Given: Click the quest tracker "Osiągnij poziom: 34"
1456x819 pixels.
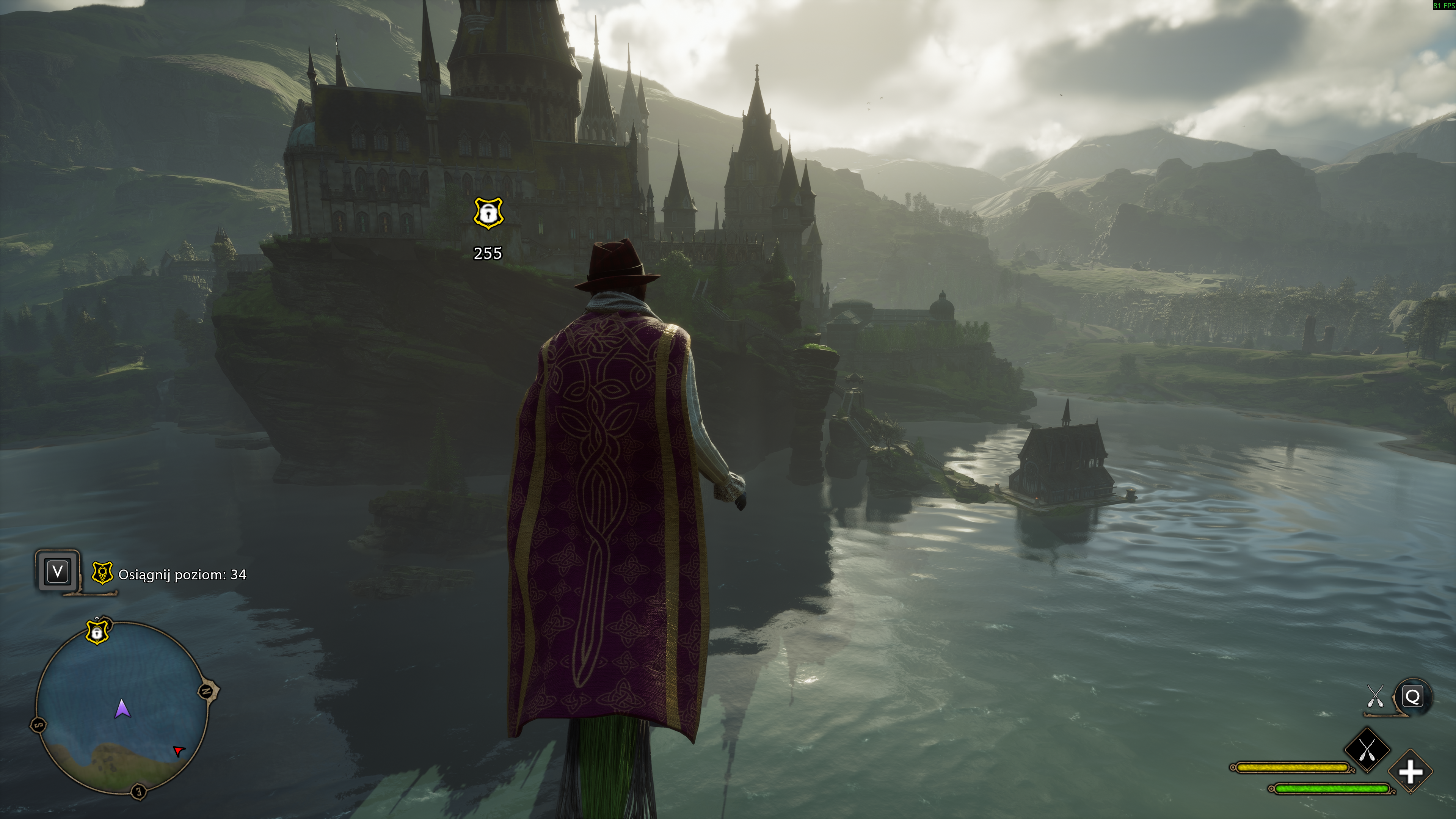Looking at the screenshot, I should click(x=182, y=575).
